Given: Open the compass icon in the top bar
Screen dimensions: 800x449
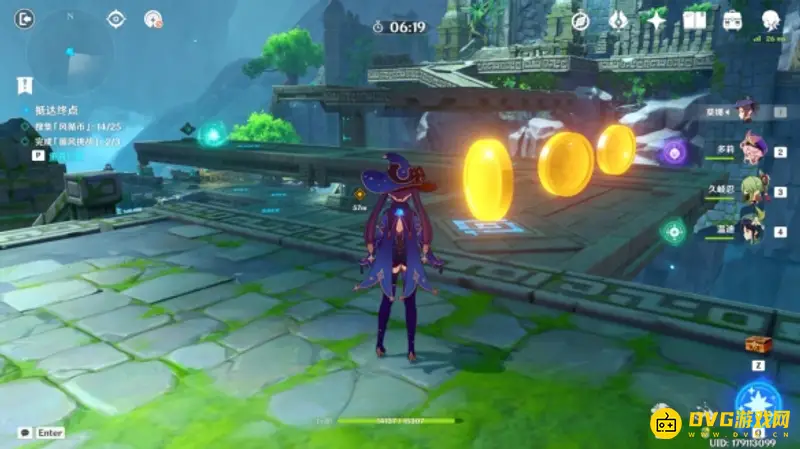Looking at the screenshot, I should point(581,20).
